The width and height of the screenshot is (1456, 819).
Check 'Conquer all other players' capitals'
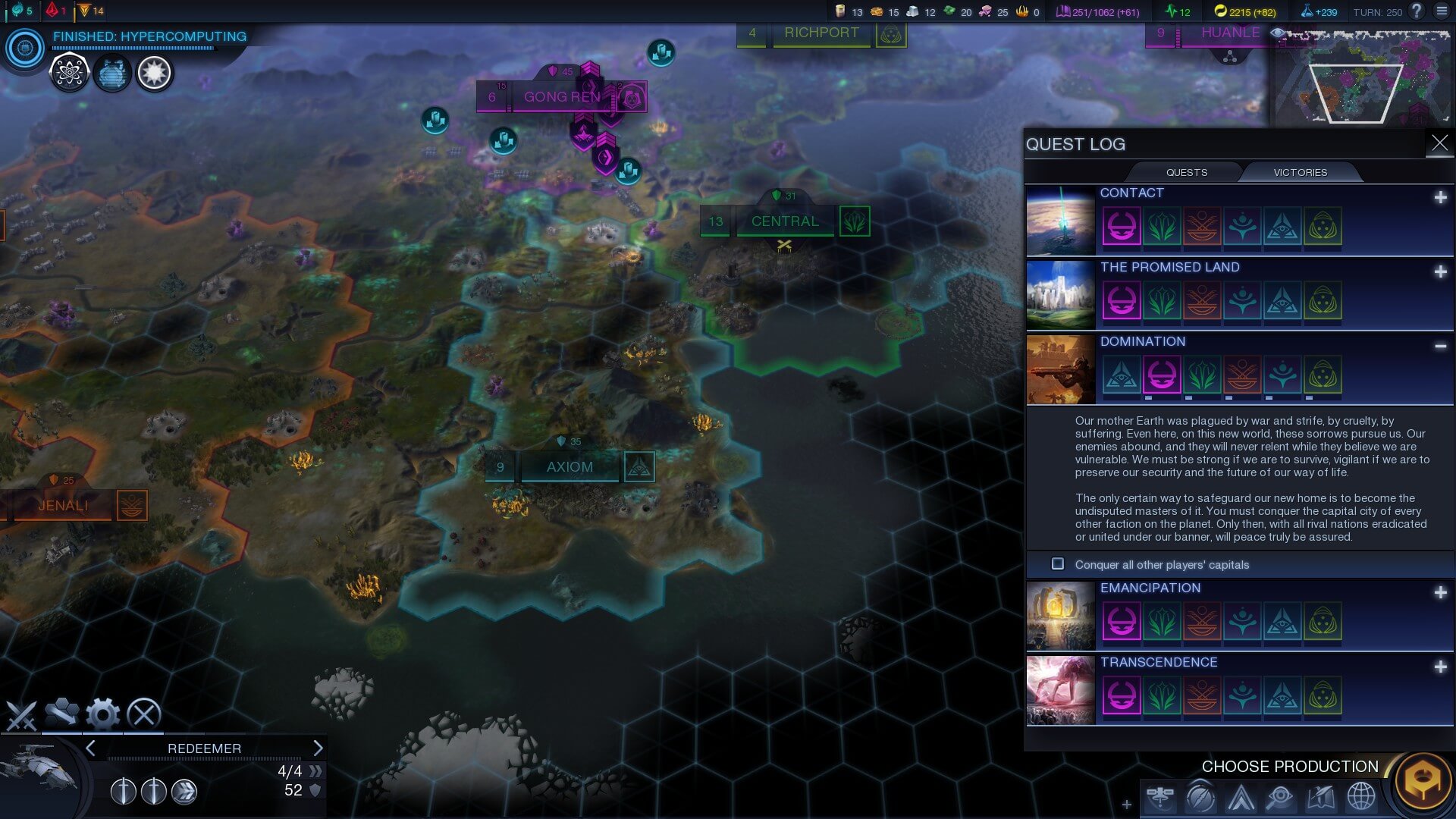point(1058,564)
